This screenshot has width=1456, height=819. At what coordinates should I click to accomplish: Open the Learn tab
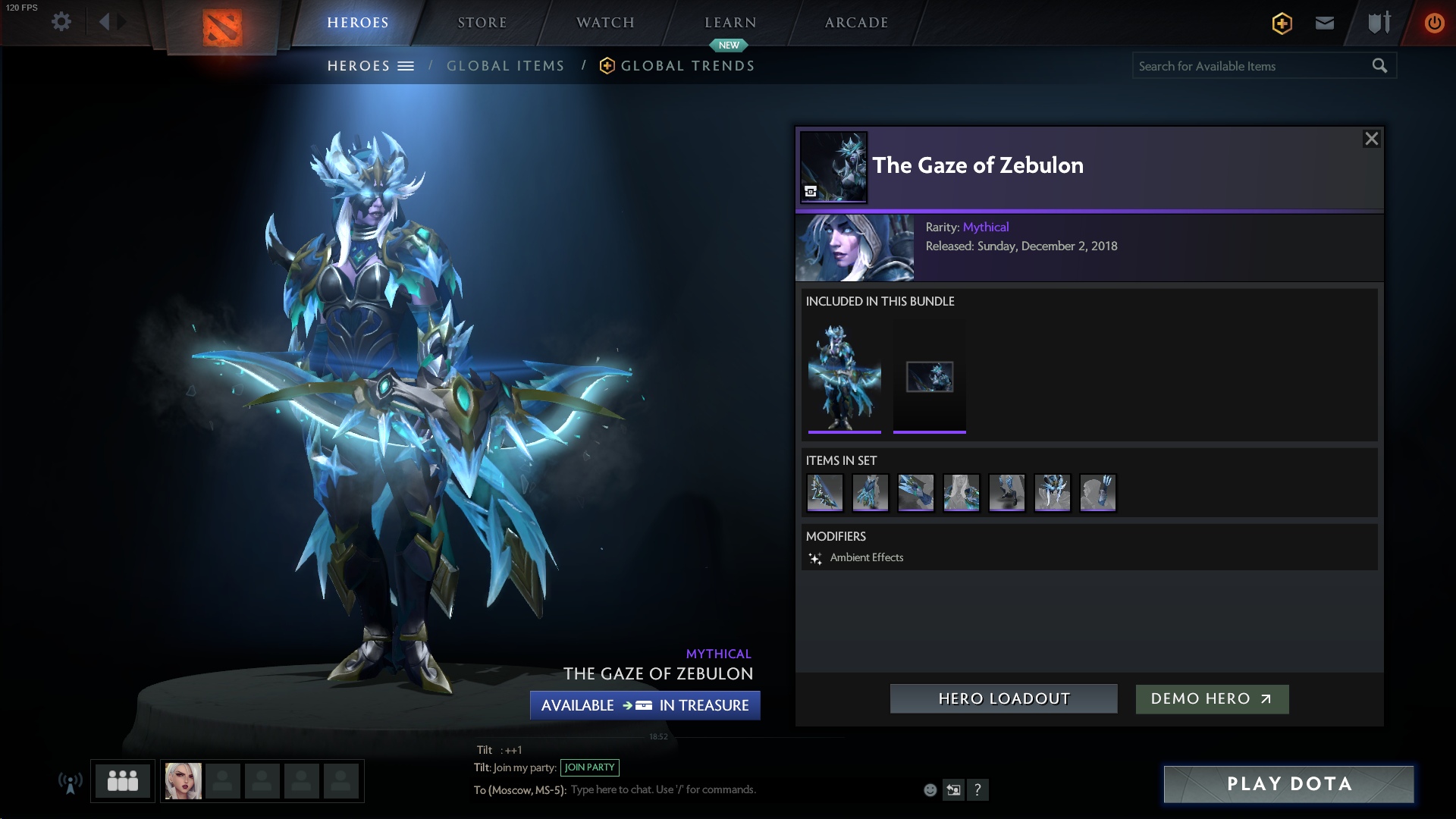730,23
